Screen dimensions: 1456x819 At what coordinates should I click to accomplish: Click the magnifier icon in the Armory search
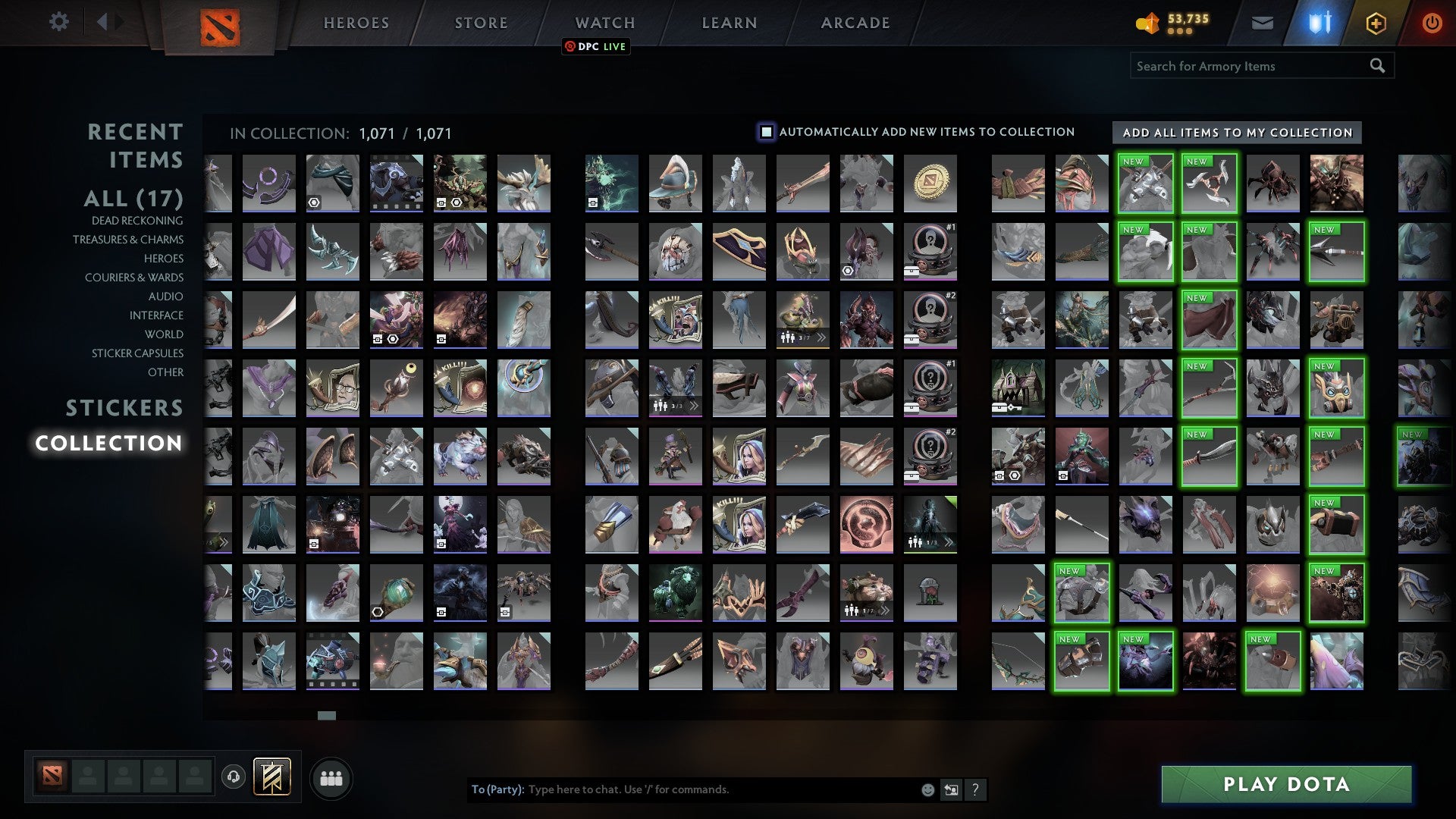pos(1377,66)
